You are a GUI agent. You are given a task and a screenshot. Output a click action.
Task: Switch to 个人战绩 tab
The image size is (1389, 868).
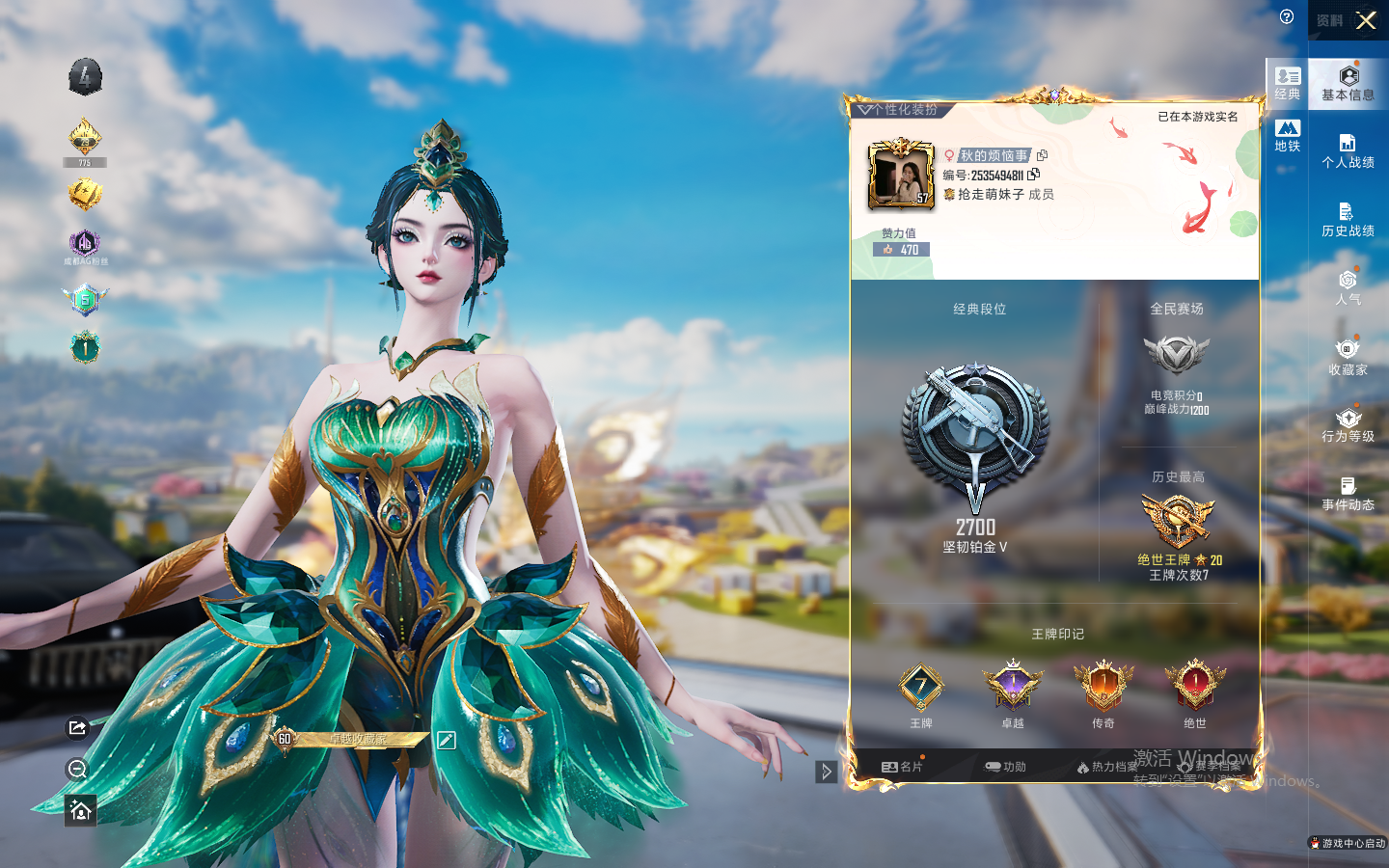pyautogui.click(x=1348, y=151)
